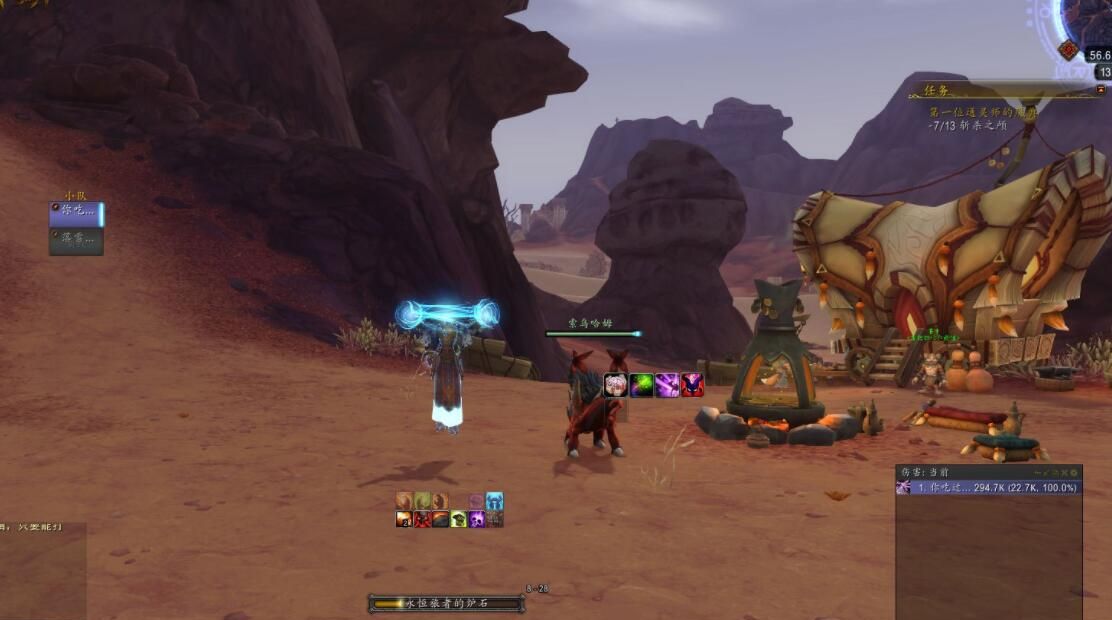Click the Eternal Traveler's Hearthstone cast bar
Viewport: 1112px width, 620px height.
pyautogui.click(x=446, y=603)
